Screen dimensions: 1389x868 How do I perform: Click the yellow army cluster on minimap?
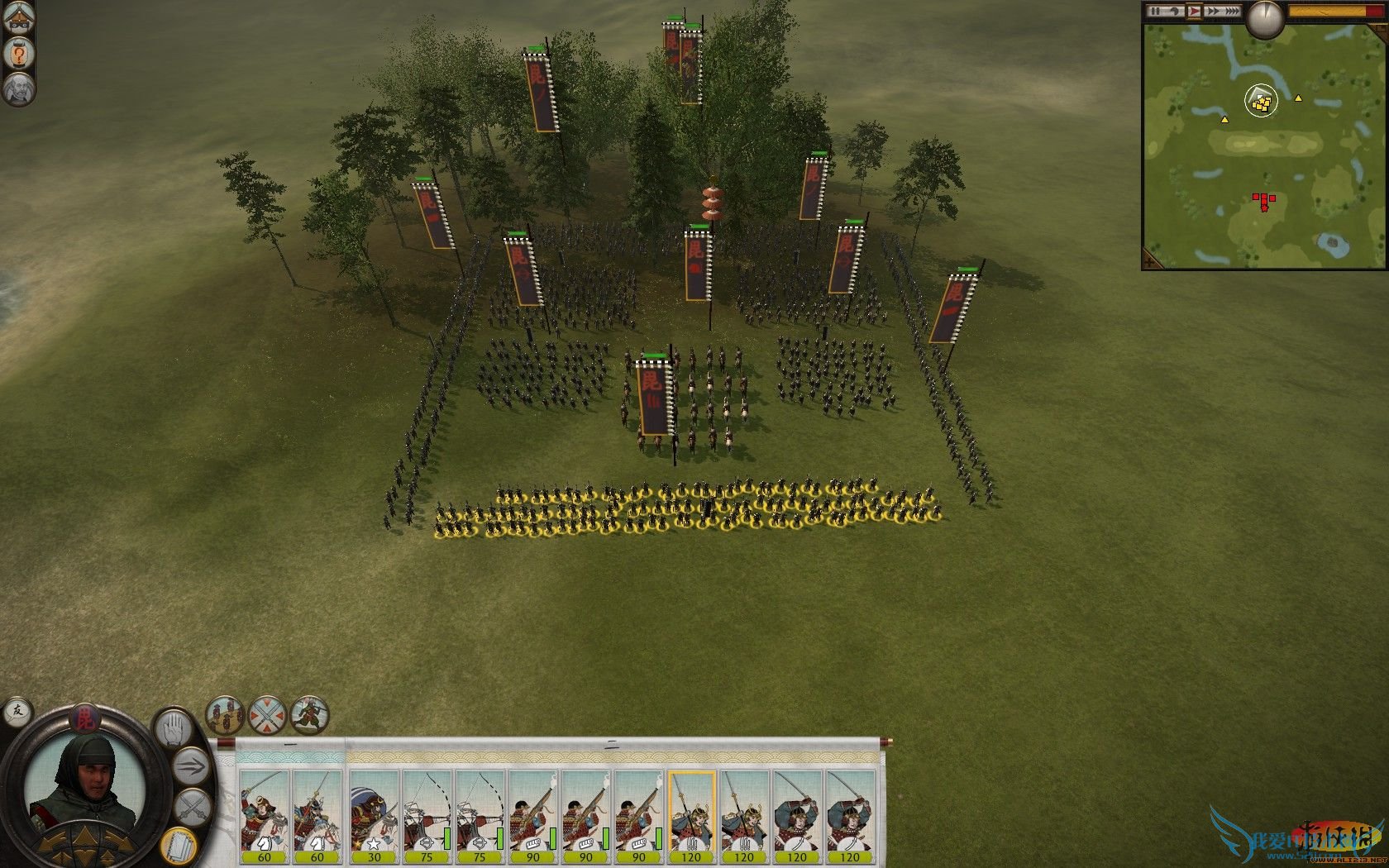click(x=1261, y=103)
